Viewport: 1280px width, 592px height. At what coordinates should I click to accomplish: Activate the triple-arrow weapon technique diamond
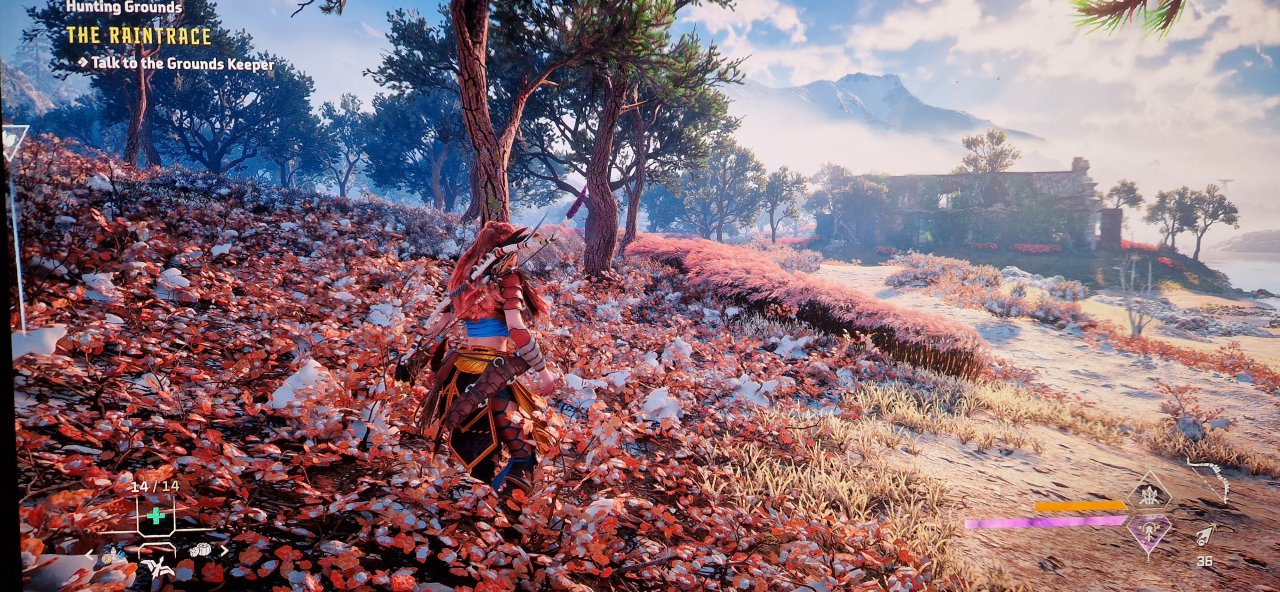tap(1150, 494)
